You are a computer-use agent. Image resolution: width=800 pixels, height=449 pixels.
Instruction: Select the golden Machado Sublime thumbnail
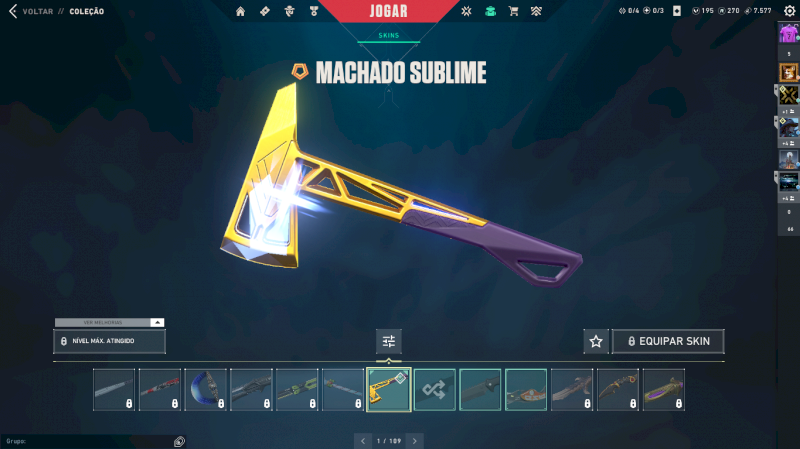point(389,389)
